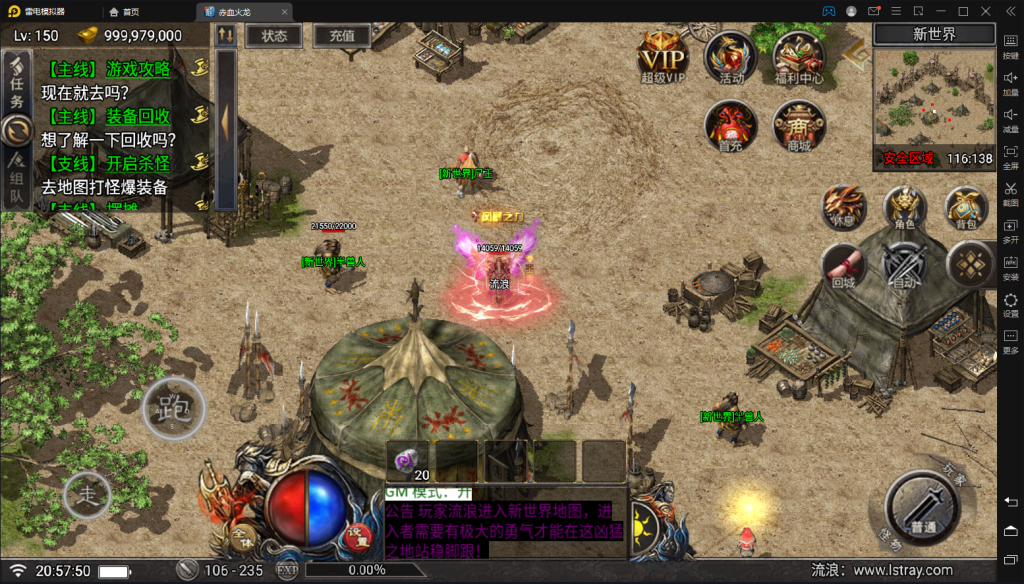This screenshot has height=584, width=1024.
Task: Open the 背包 backpack
Action: [965, 205]
